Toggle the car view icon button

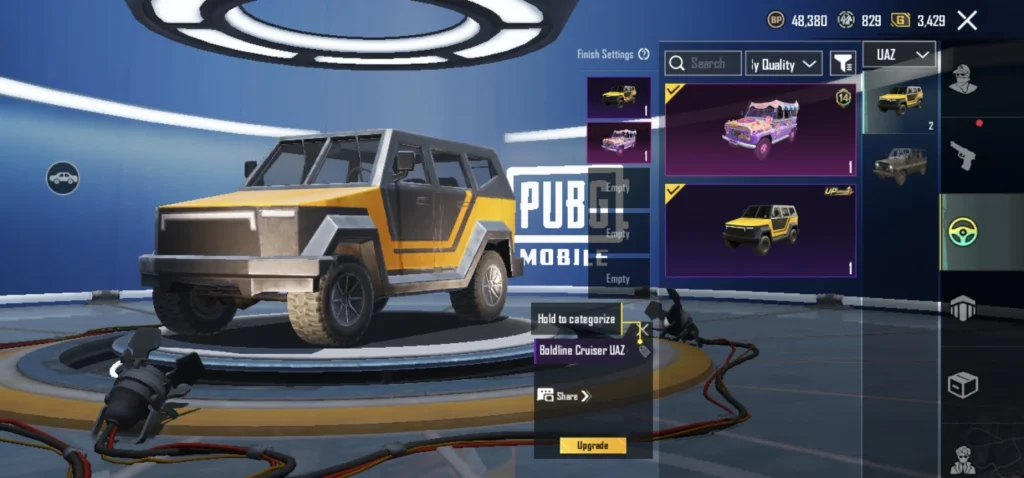coord(63,178)
